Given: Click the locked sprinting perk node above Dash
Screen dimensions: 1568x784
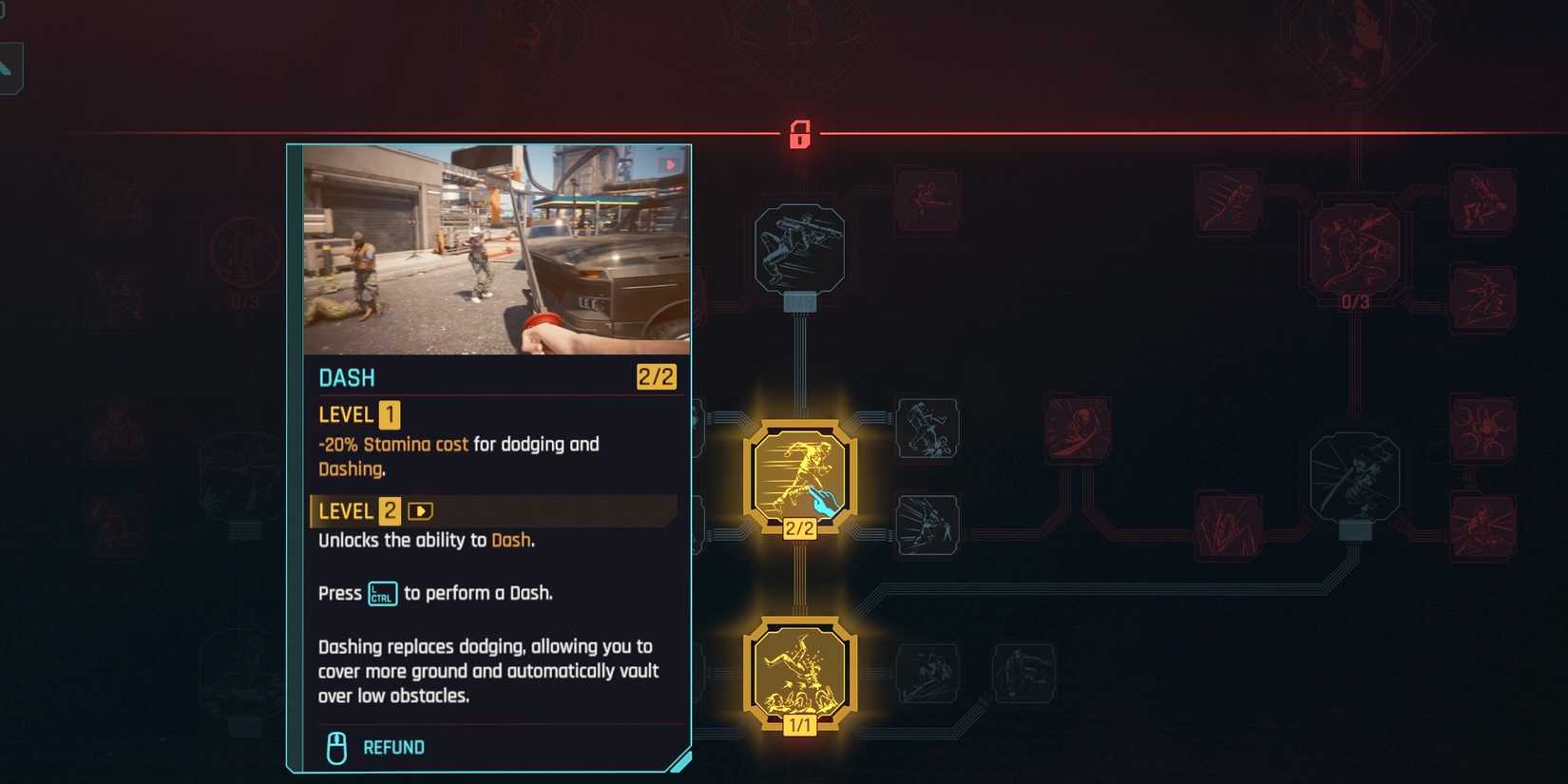Looking at the screenshot, I should pyautogui.click(x=801, y=249).
